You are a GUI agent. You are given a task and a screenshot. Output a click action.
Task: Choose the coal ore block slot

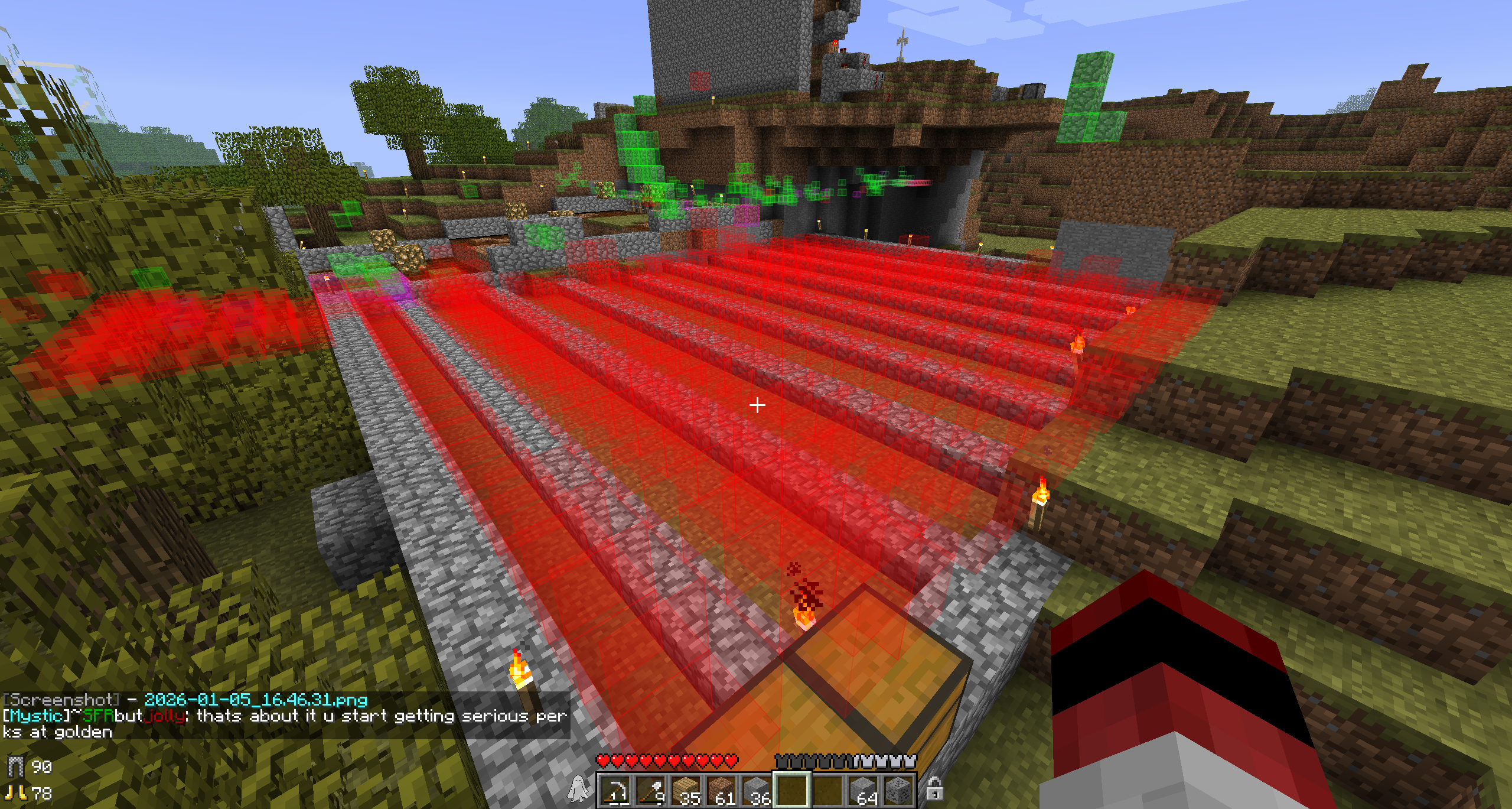pos(898,790)
